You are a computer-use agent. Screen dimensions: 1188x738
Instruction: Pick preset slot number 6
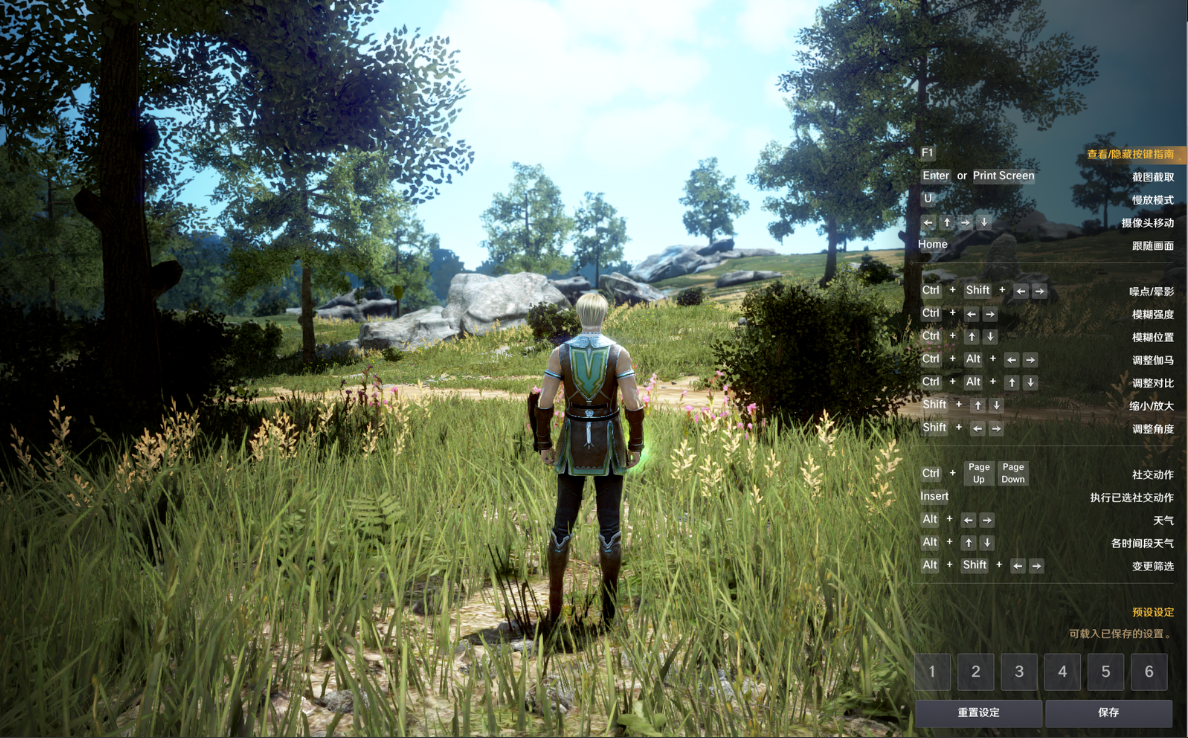click(x=1149, y=672)
